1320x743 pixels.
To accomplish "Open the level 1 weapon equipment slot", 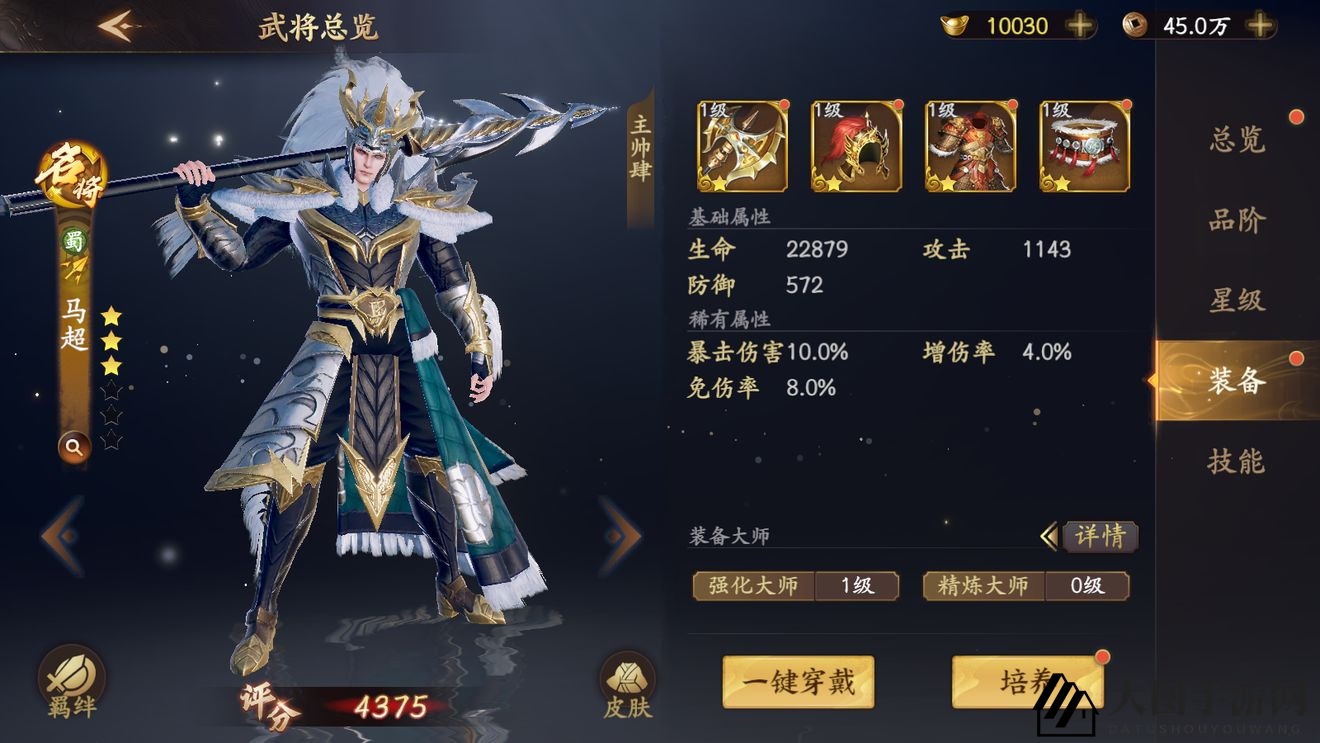I will pyautogui.click(x=741, y=146).
